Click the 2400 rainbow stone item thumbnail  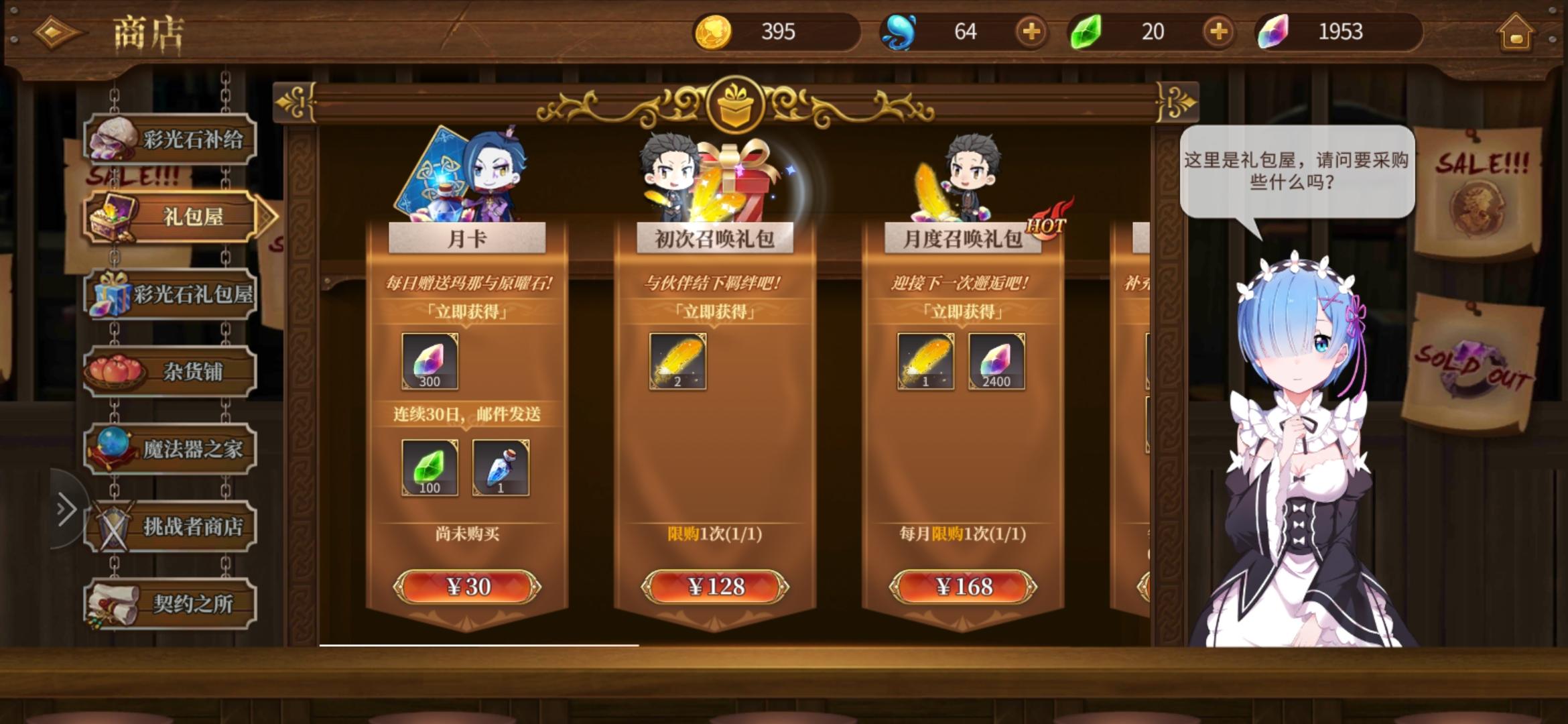(x=996, y=363)
